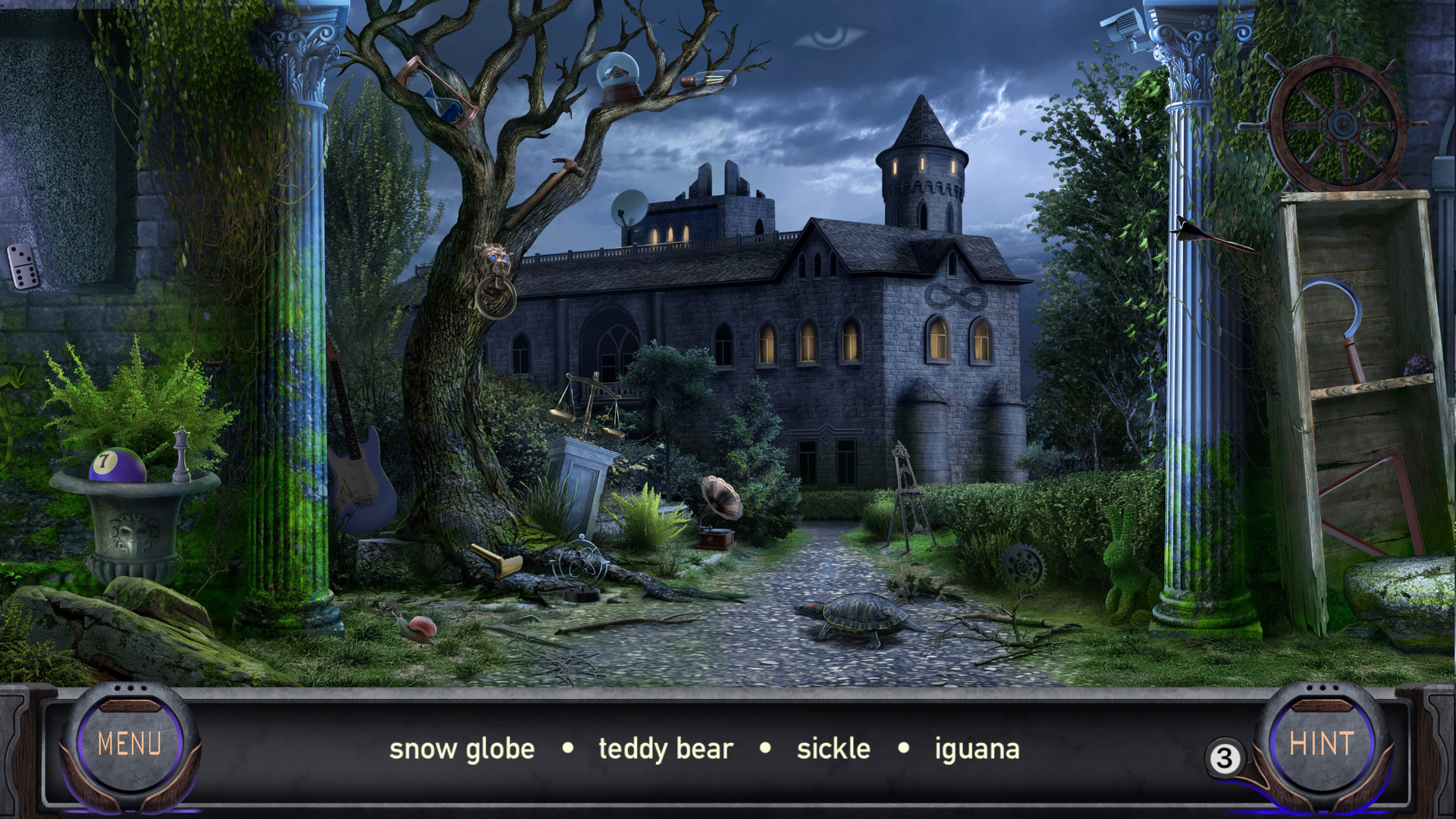The height and width of the screenshot is (819, 1456).
Task: Click the lion head door knocker on the tree
Action: pyautogui.click(x=495, y=265)
